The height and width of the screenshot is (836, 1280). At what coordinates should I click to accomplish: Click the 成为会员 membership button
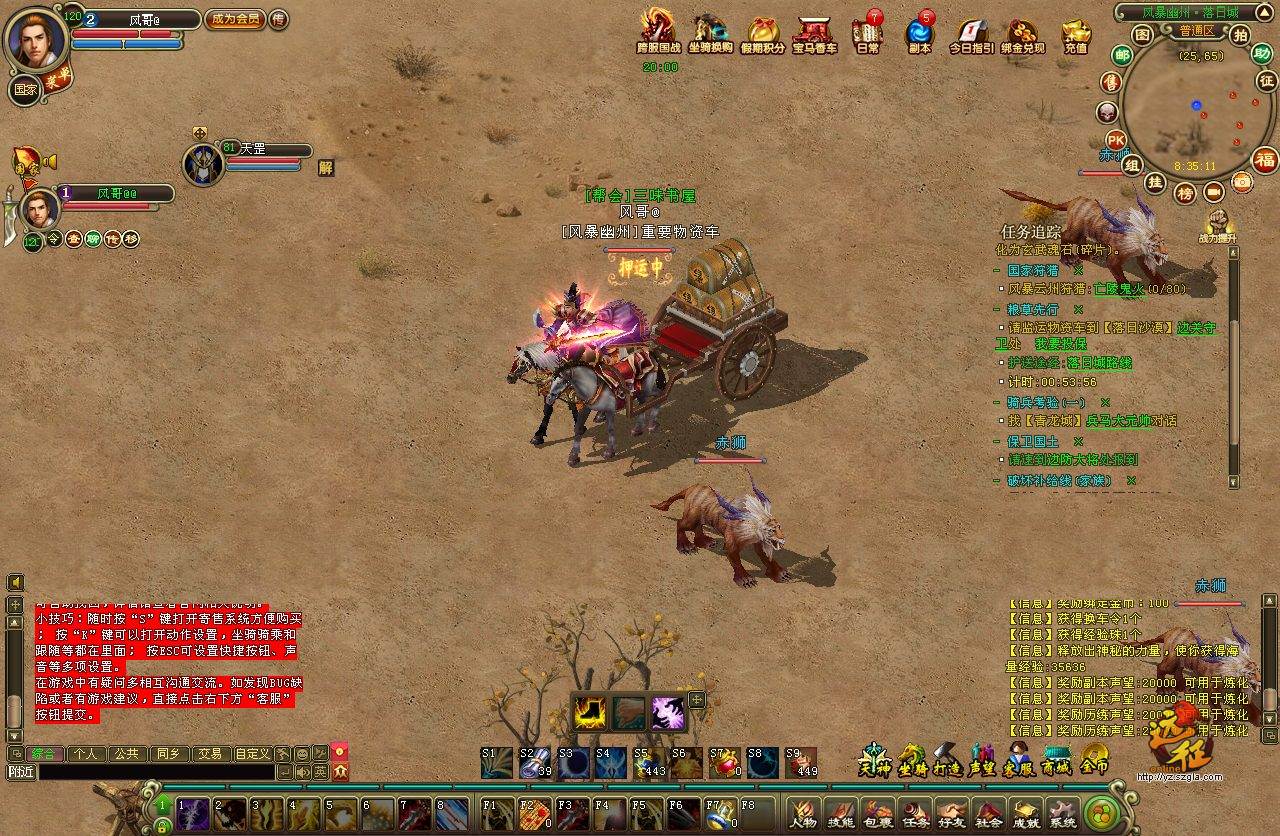[235, 19]
